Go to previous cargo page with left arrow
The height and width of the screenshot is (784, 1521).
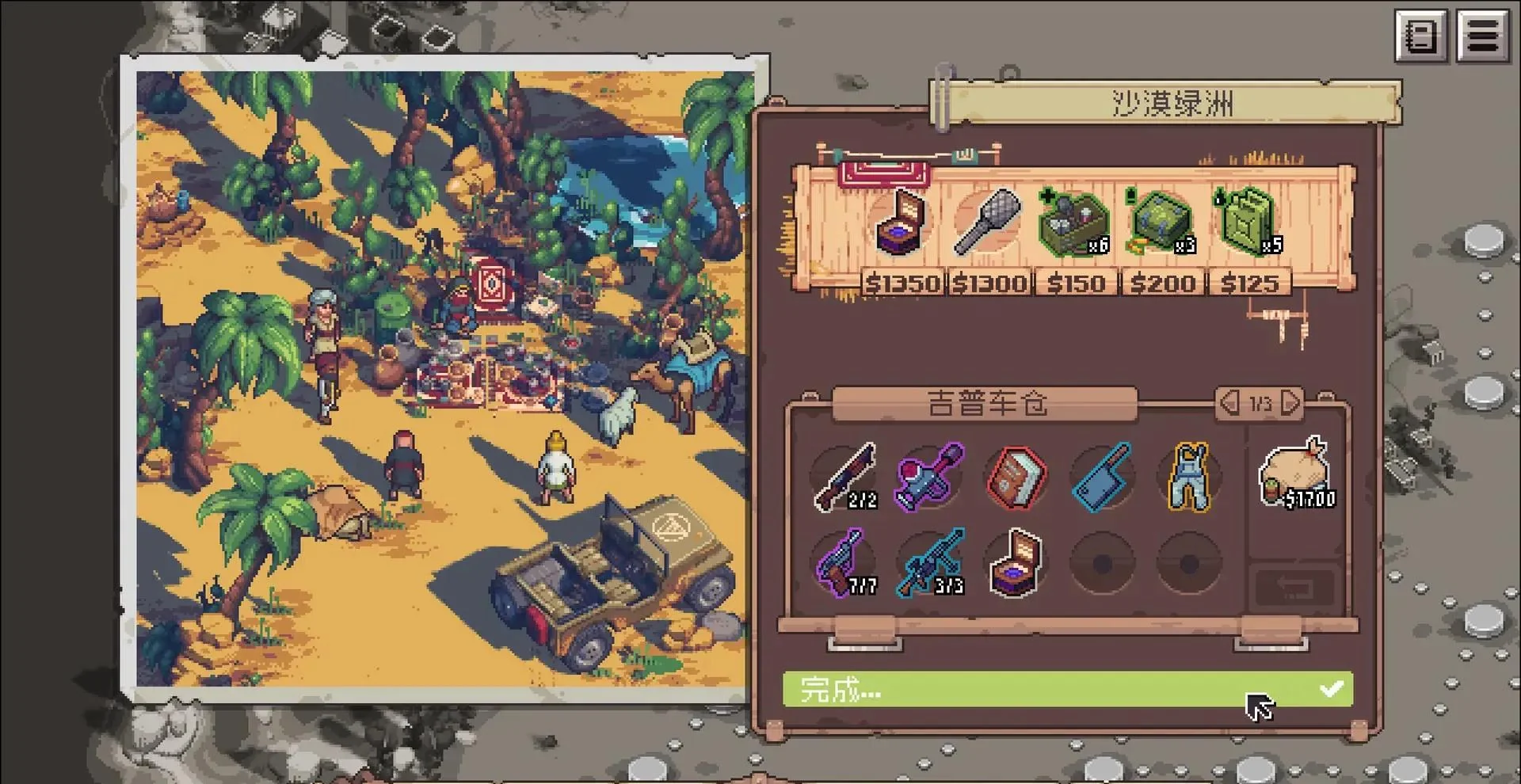[x=1229, y=404]
